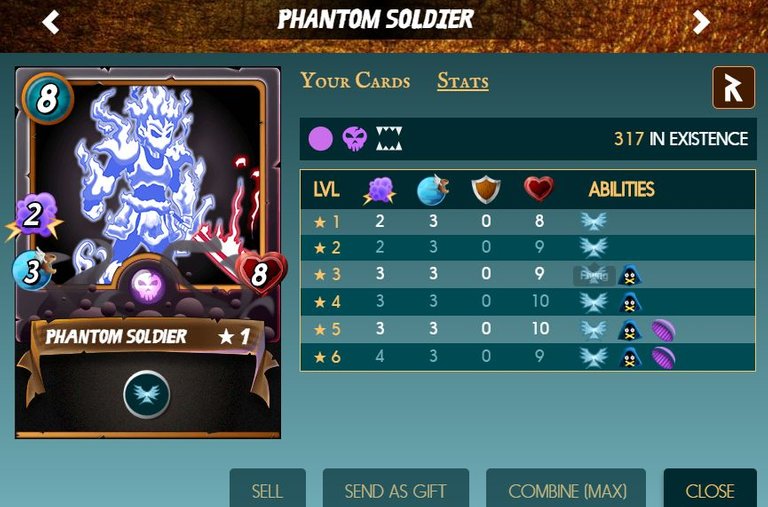
Task: Click the Combine (Max) button
Action: tap(566, 490)
